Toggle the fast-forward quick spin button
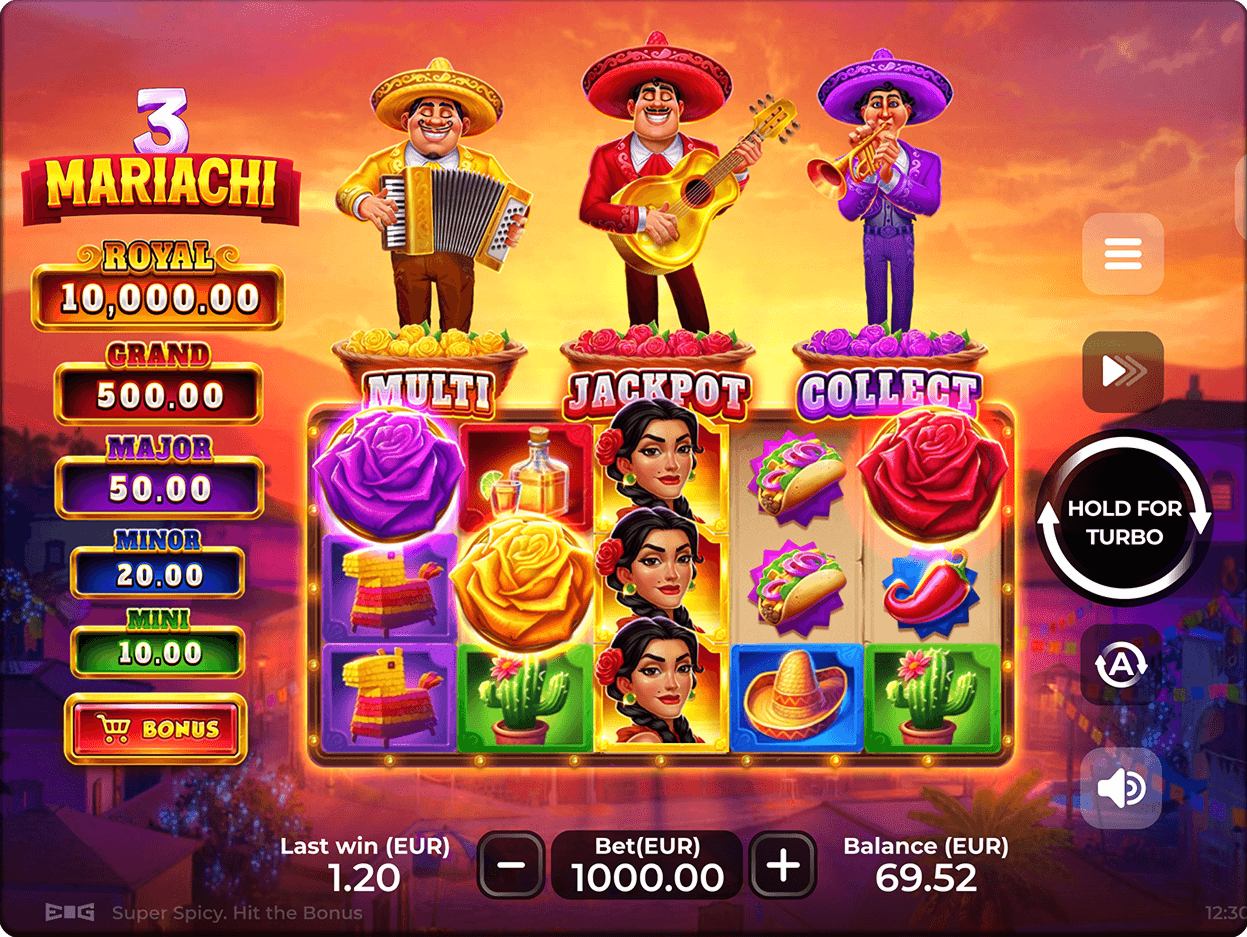Image resolution: width=1247 pixels, height=937 pixels. click(x=1122, y=372)
